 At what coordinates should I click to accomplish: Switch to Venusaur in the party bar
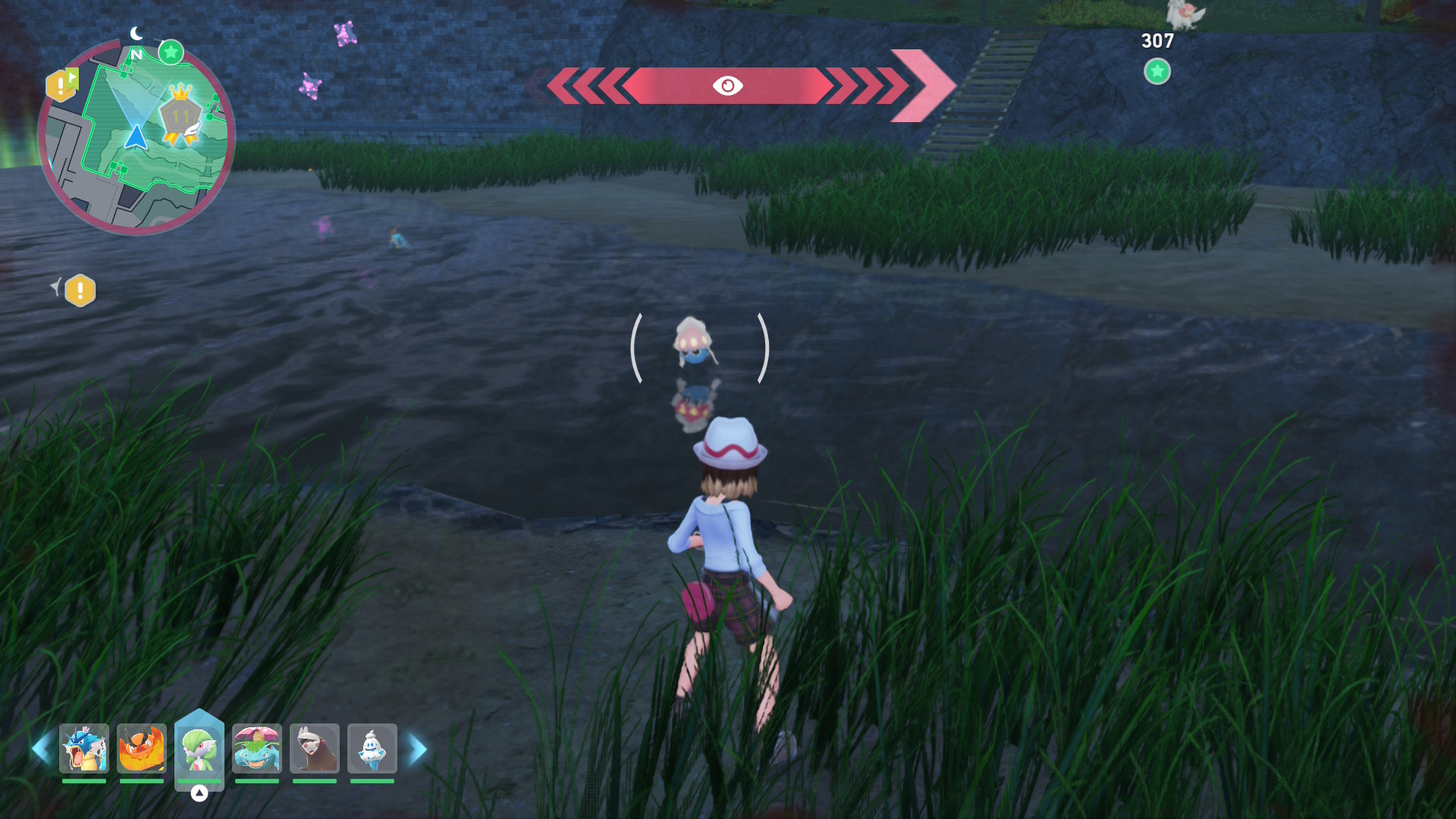click(257, 748)
